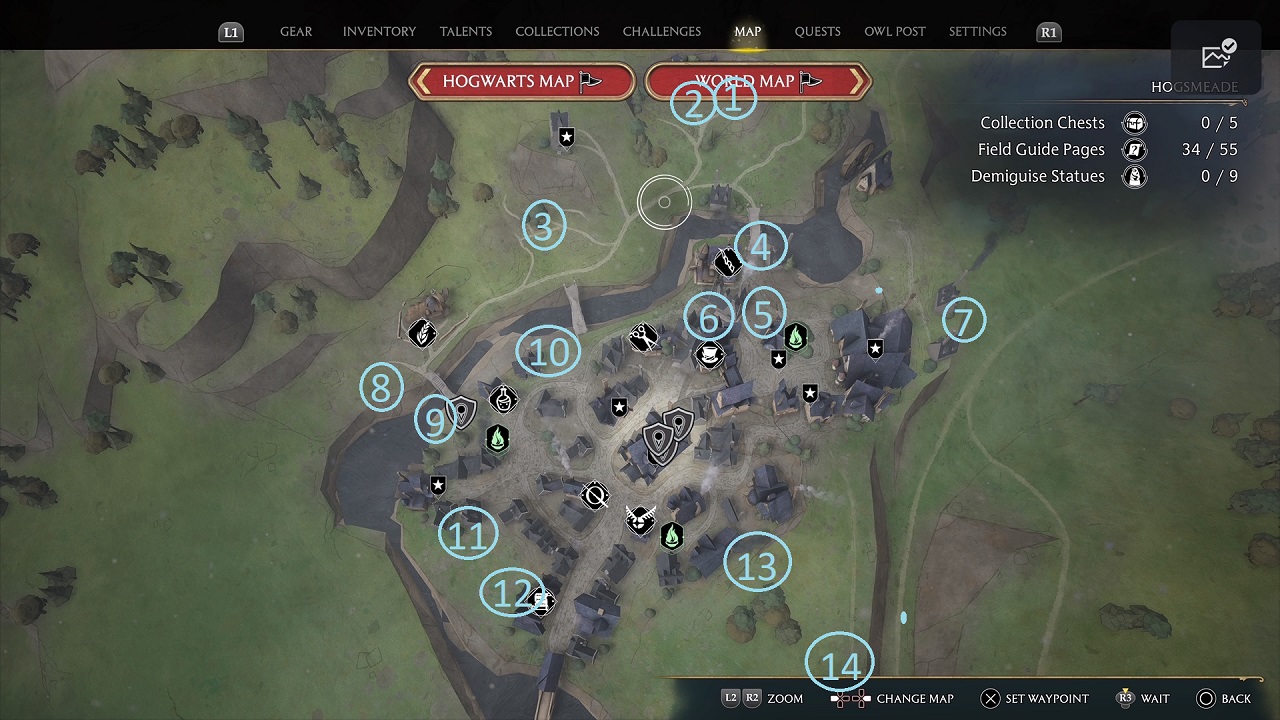Select the green floo flame beside marker 5
Screen dimensions: 1280x720
pos(796,337)
